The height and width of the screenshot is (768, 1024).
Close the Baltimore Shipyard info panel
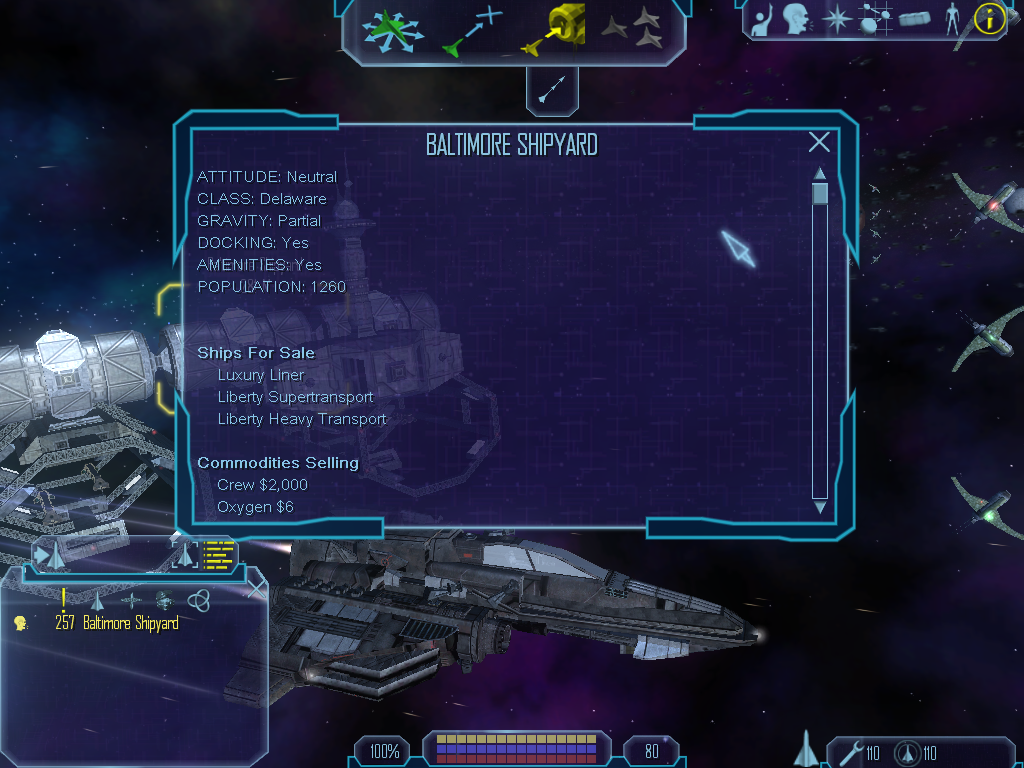click(819, 142)
